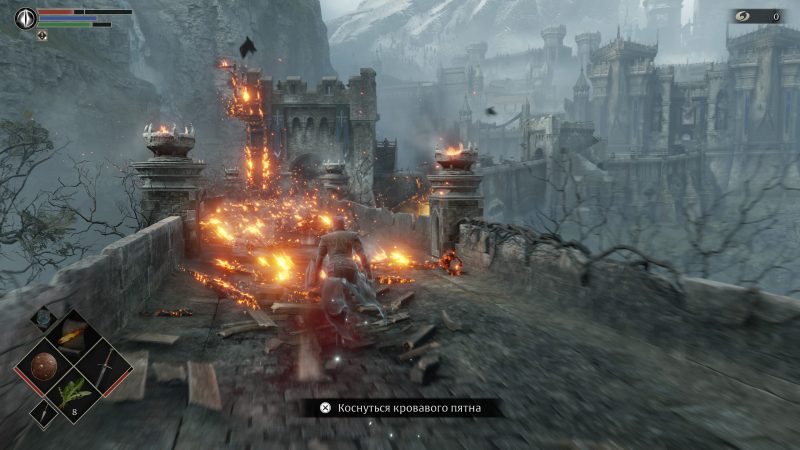Use the green herb item slot
800x450 pixels.
[x=73, y=395]
